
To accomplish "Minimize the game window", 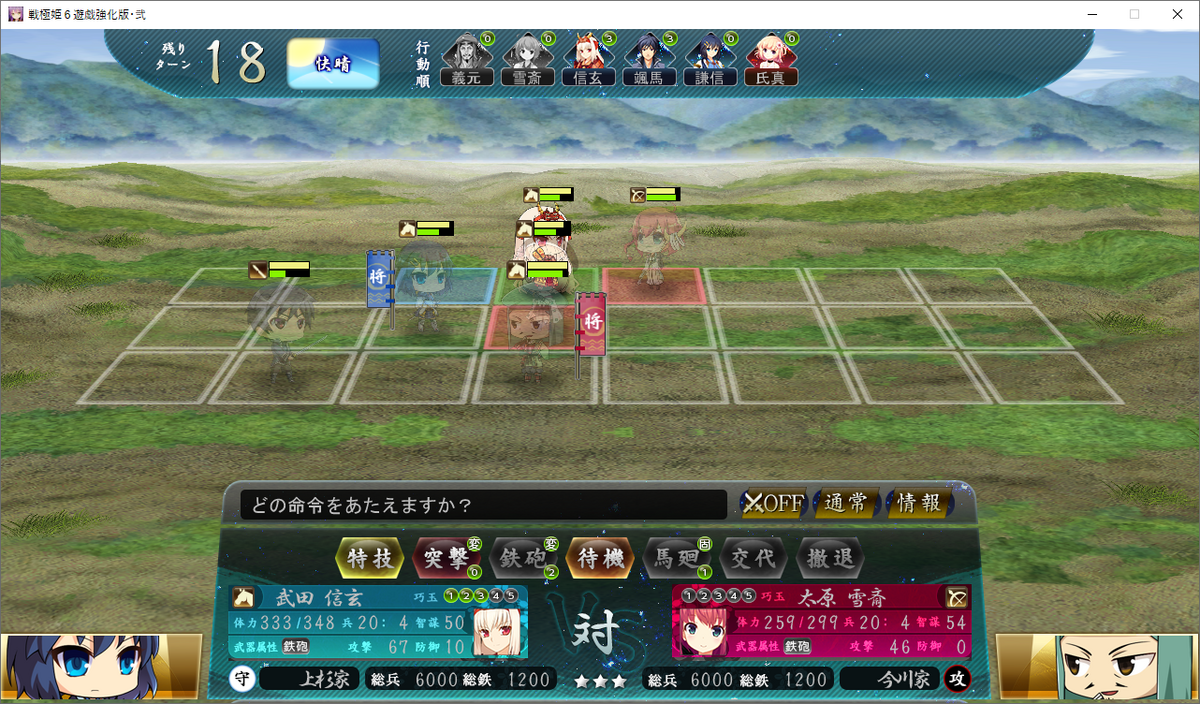I will coord(1088,14).
